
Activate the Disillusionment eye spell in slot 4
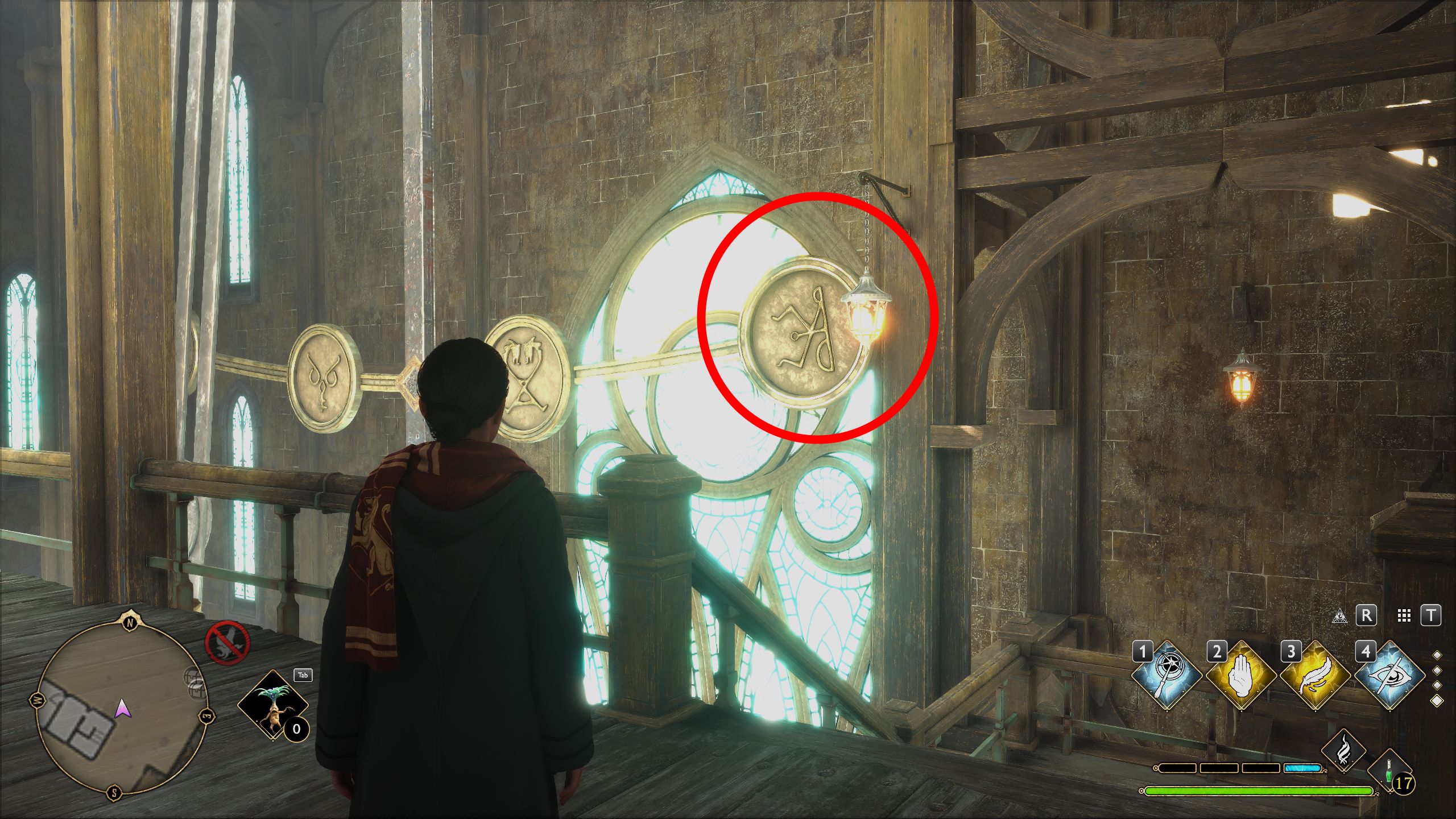pos(1390,676)
